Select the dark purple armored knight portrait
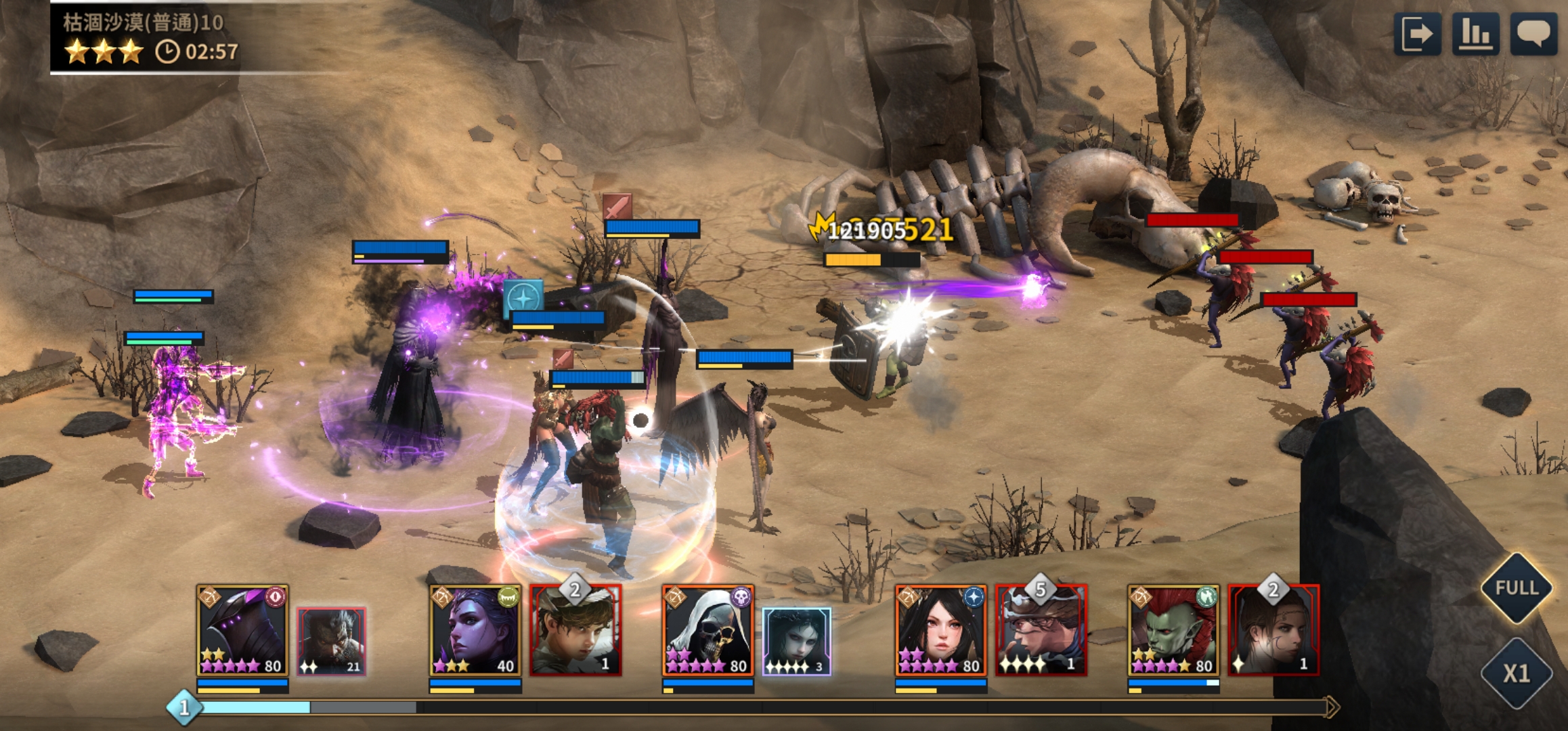 pos(242,630)
